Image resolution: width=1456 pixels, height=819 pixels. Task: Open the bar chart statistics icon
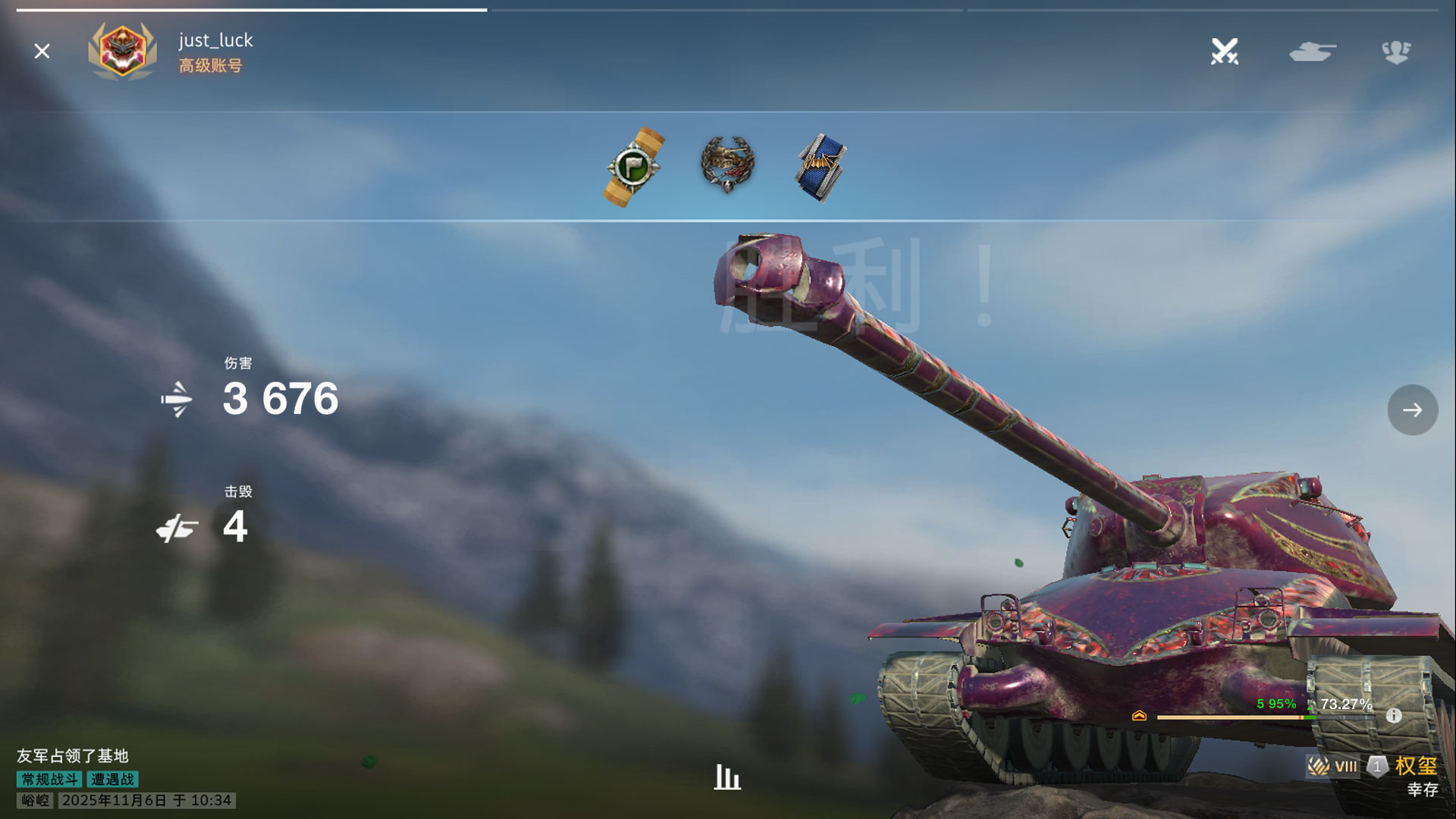[x=726, y=777]
